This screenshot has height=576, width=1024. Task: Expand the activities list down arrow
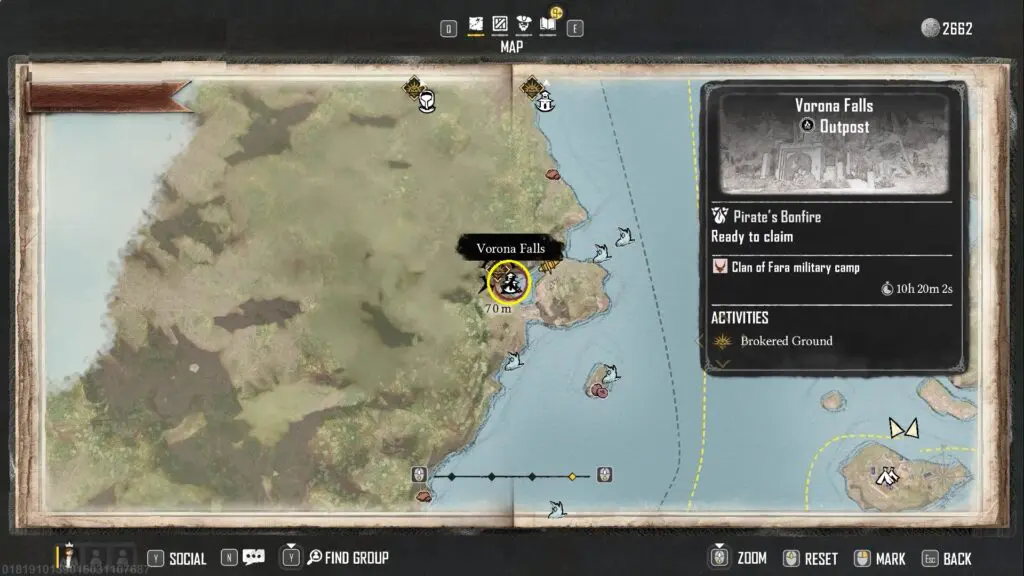click(x=720, y=364)
